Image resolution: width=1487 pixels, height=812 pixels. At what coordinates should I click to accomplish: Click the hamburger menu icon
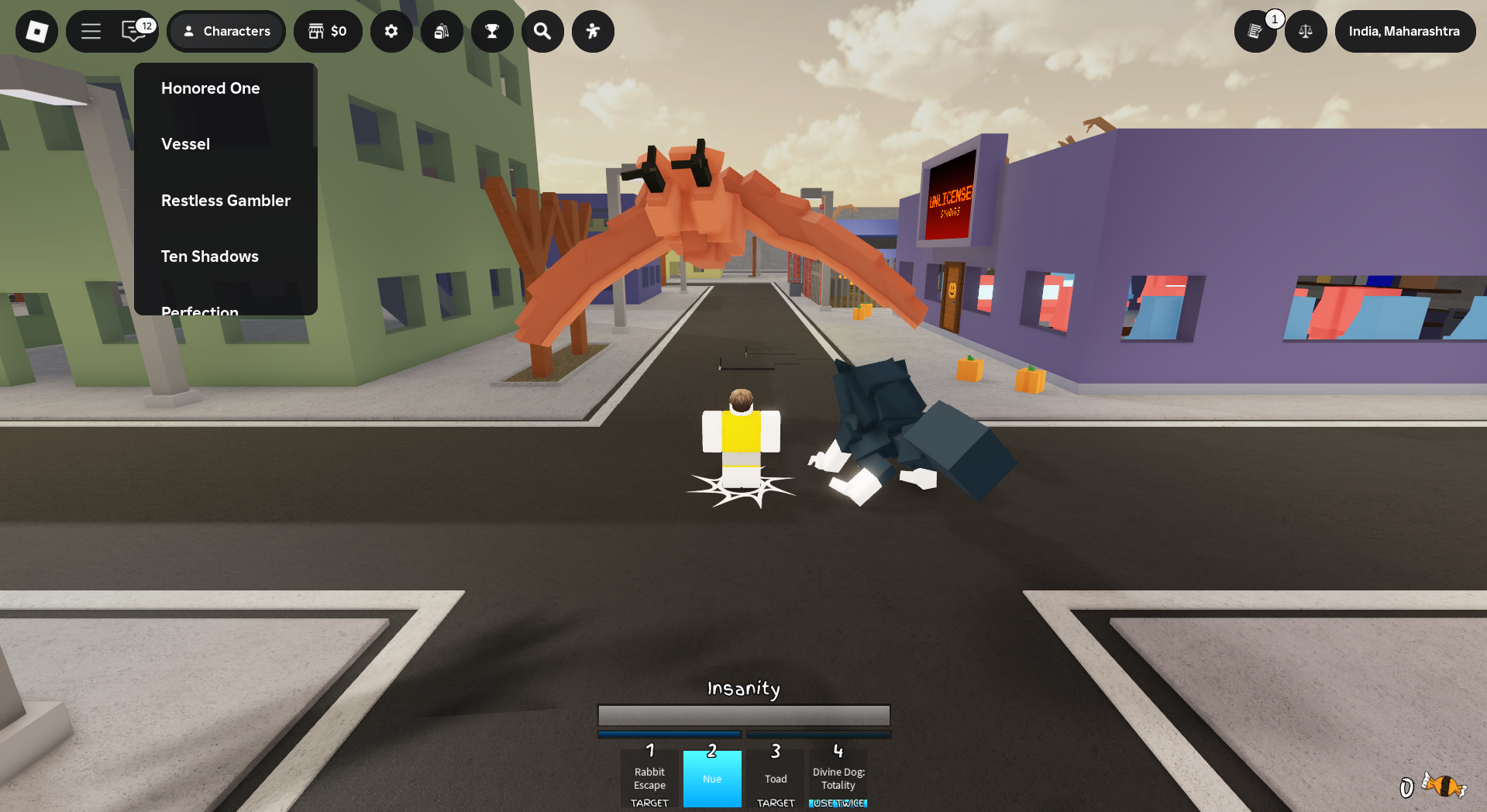click(x=91, y=31)
